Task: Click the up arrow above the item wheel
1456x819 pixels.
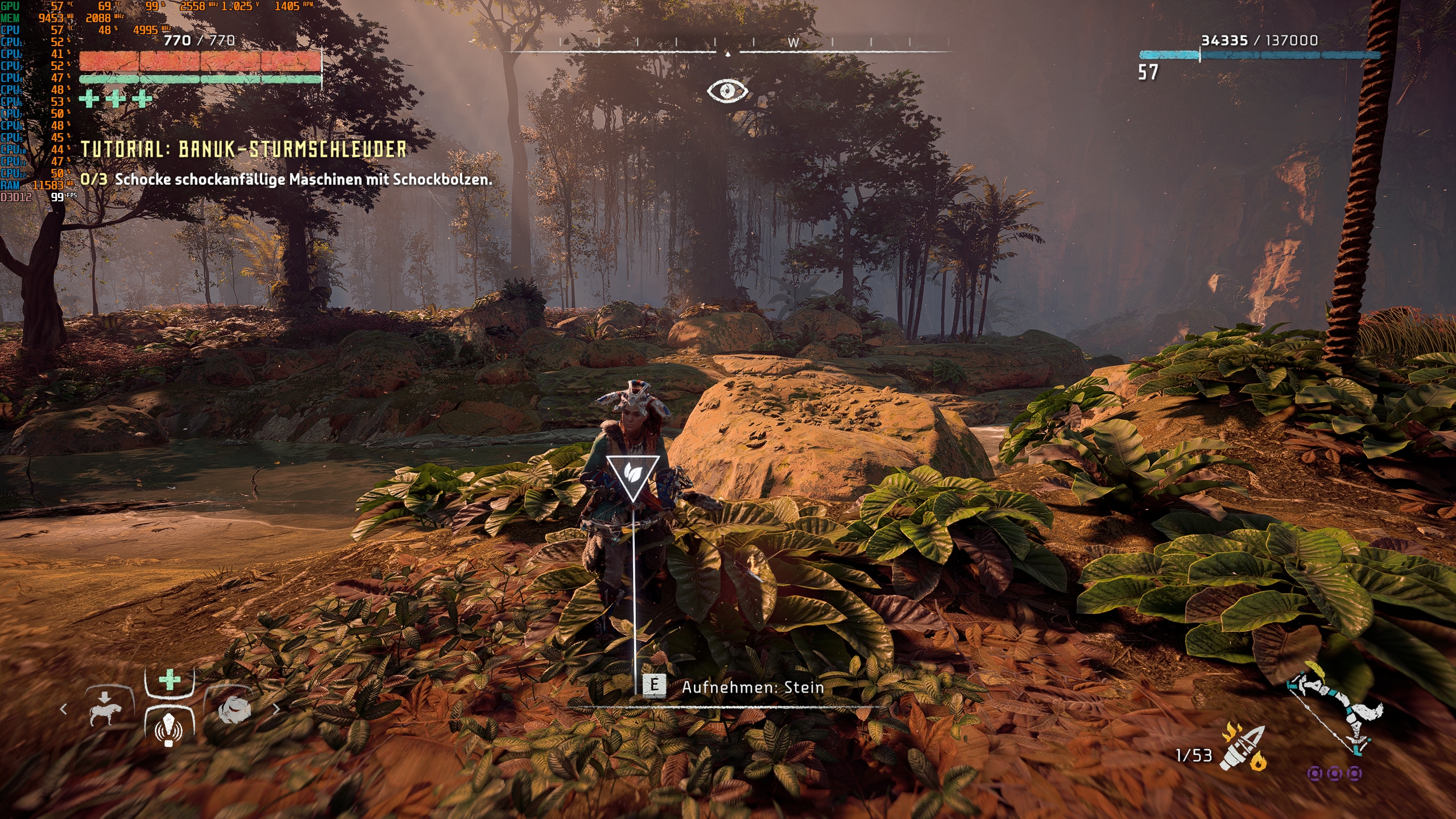Action: [x=105, y=697]
